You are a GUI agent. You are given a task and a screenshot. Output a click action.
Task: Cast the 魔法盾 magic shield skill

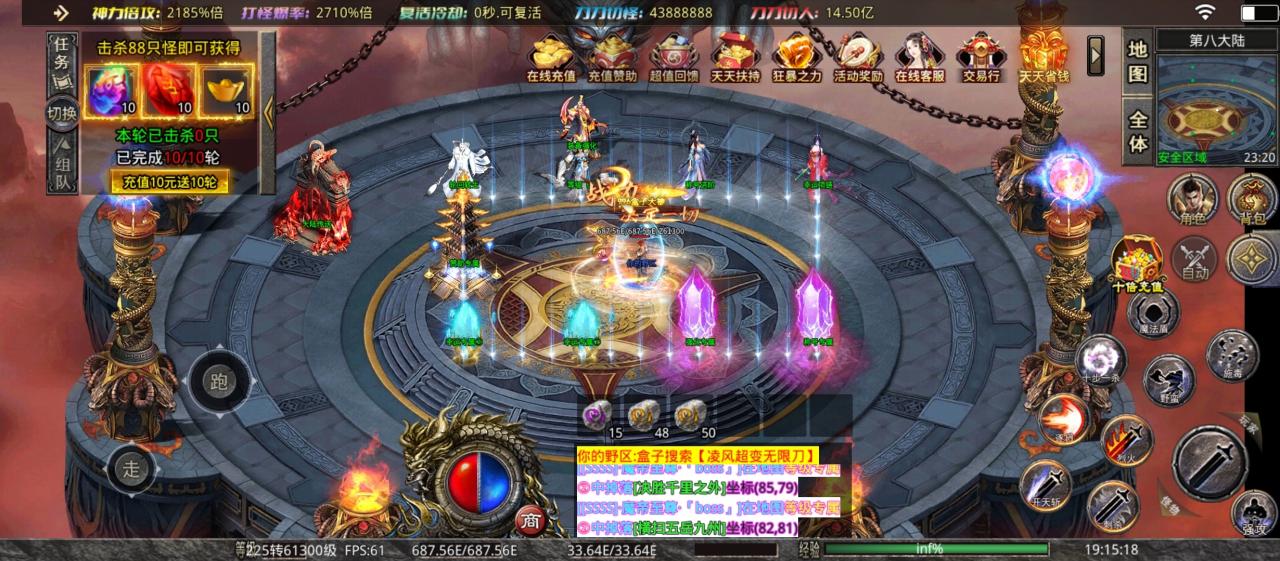1152,312
